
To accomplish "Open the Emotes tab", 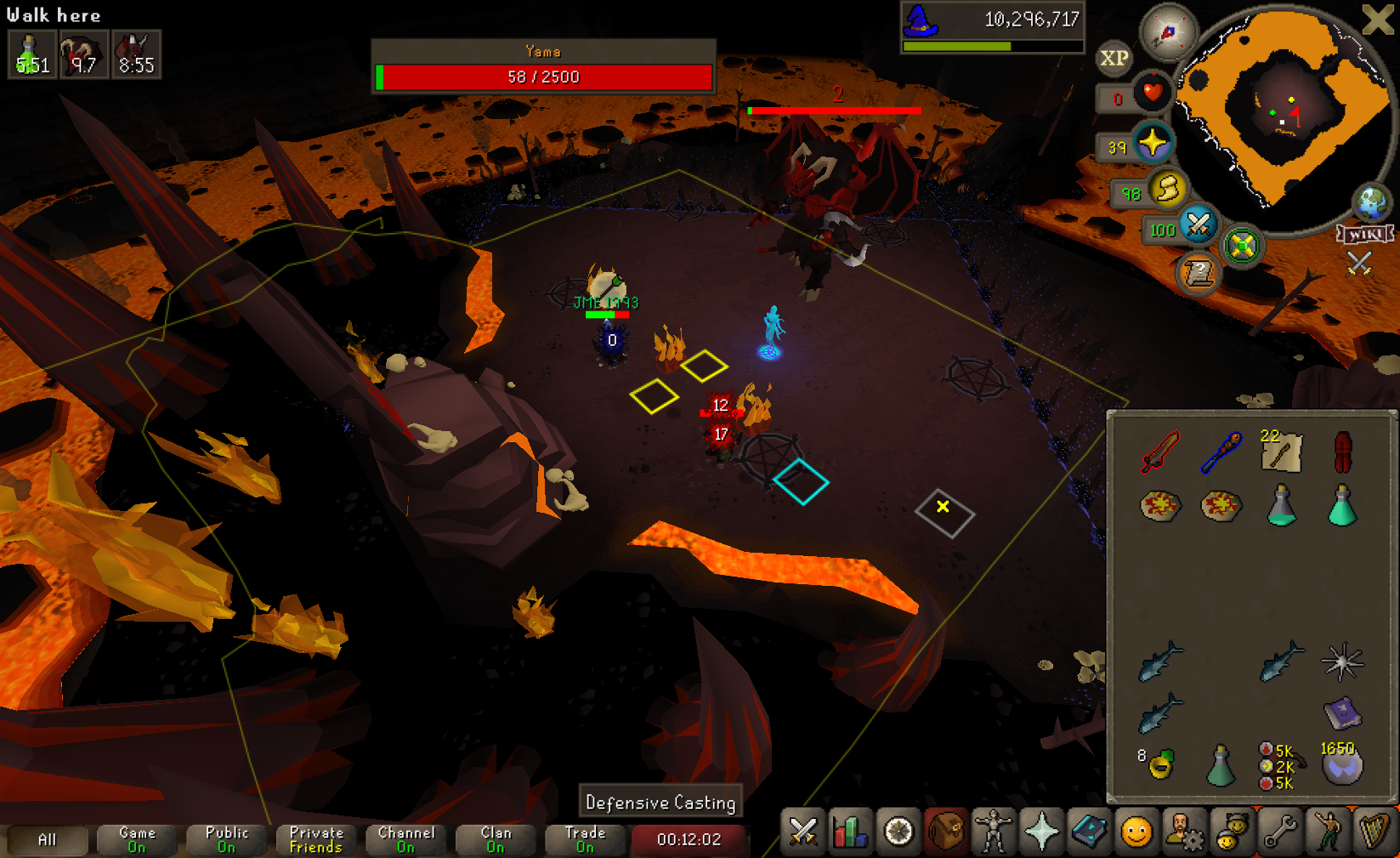I will pyautogui.click(x=1327, y=832).
